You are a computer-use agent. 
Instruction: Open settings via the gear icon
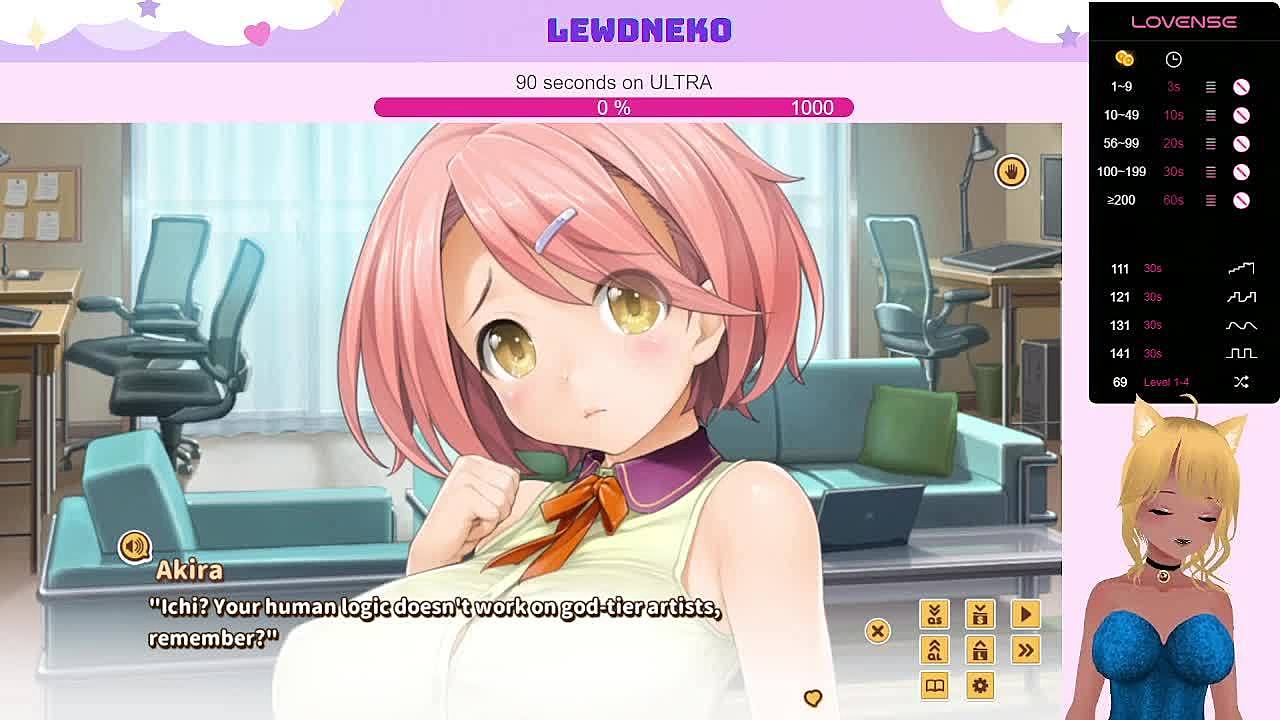tap(980, 686)
